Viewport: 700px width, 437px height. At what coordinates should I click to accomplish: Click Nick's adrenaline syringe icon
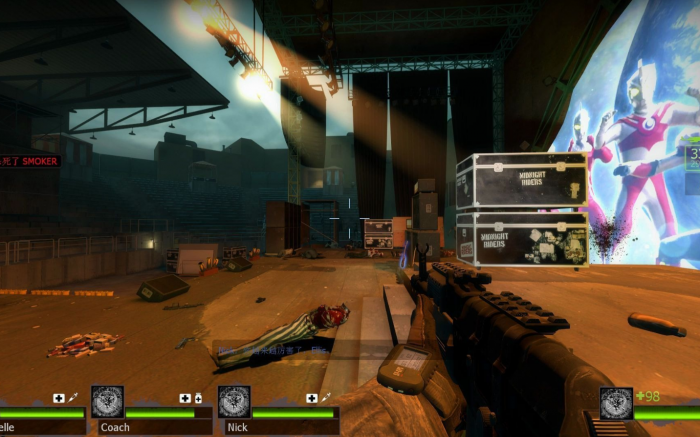[x=325, y=398]
